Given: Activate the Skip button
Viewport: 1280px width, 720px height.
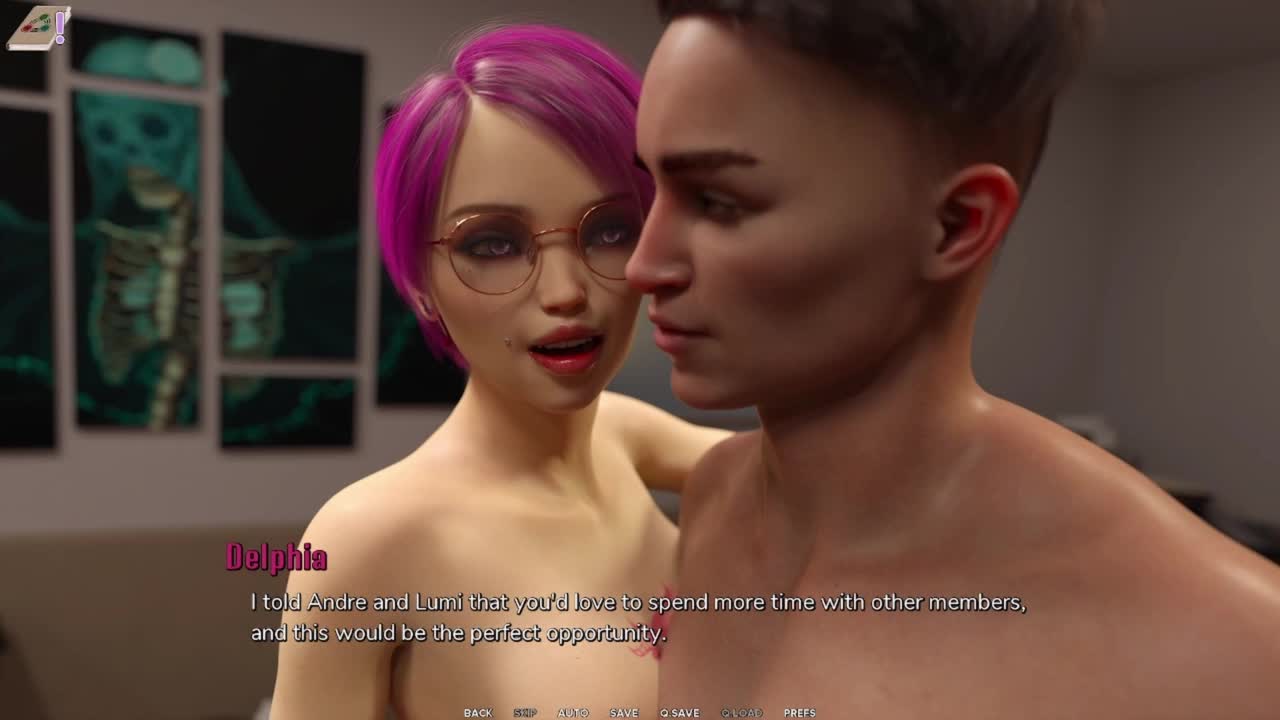Looking at the screenshot, I should pos(525,712).
